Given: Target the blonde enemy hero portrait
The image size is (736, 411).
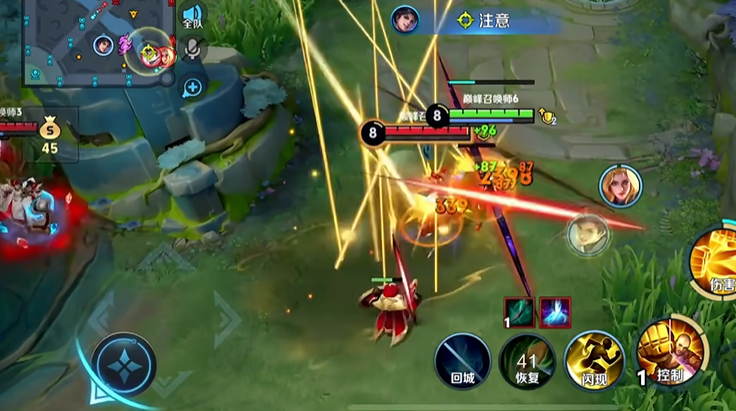Looking at the screenshot, I should pyautogui.click(x=619, y=185).
